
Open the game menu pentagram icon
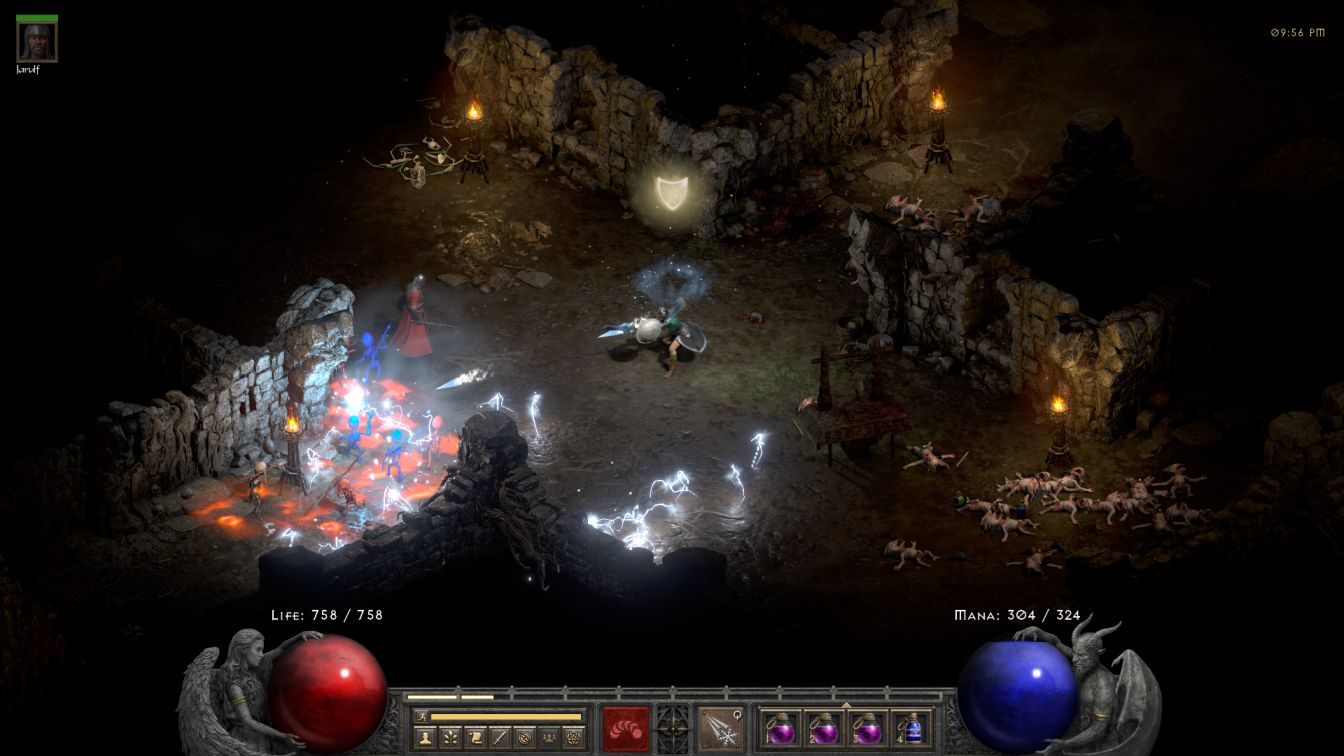pos(574,738)
